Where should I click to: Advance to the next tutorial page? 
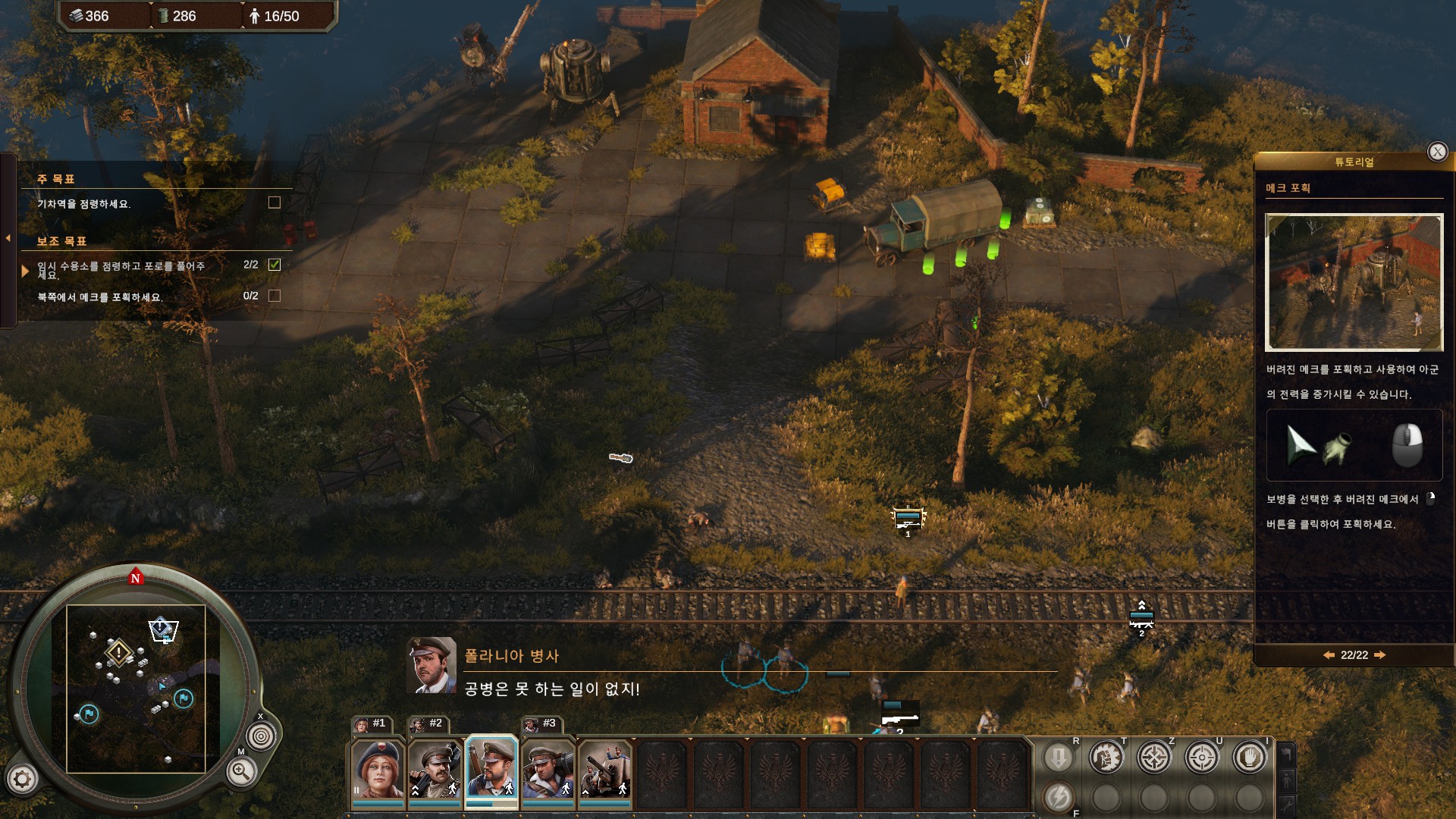pyautogui.click(x=1380, y=655)
